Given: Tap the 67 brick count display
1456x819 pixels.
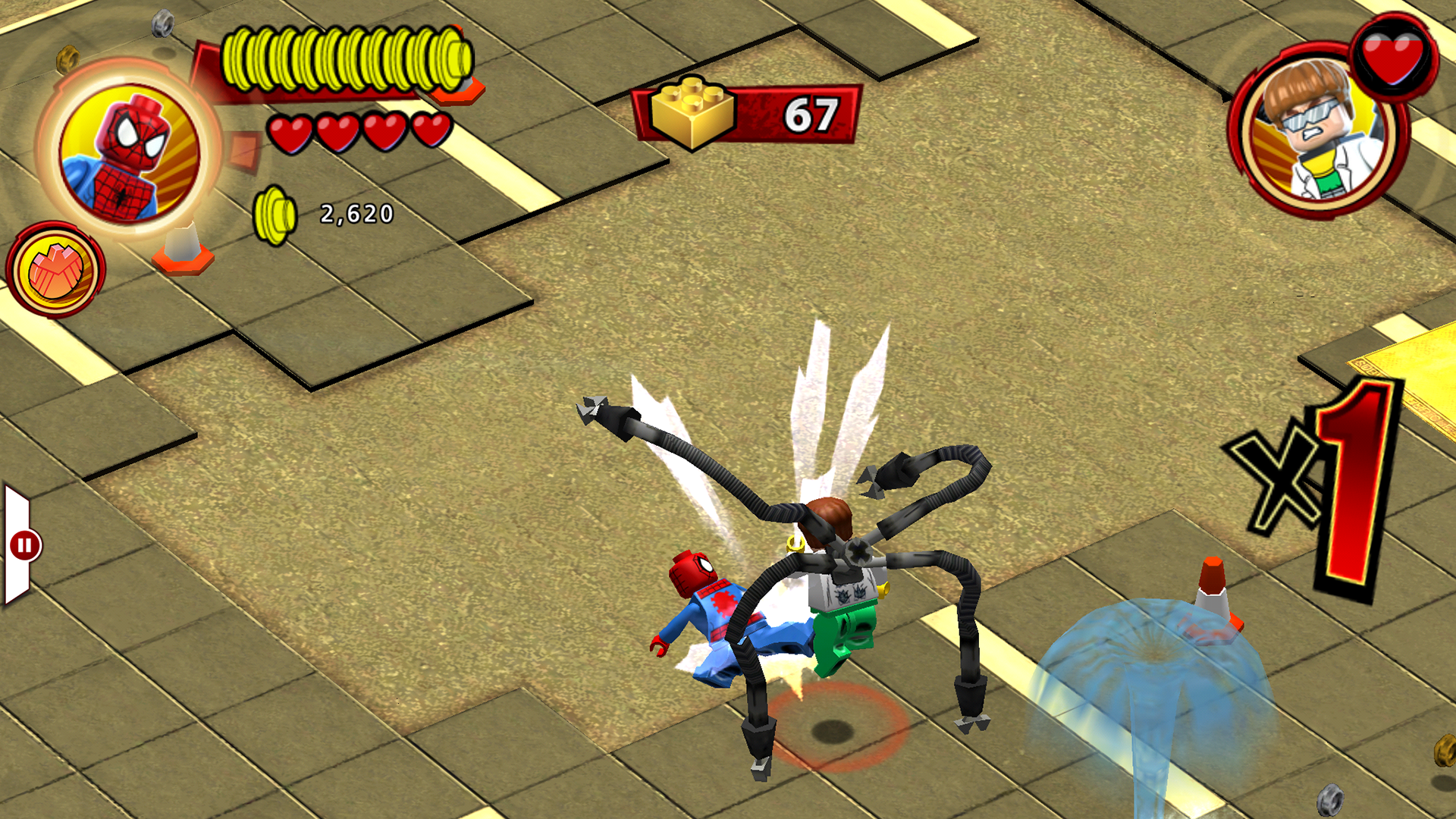Looking at the screenshot, I should [x=815, y=114].
